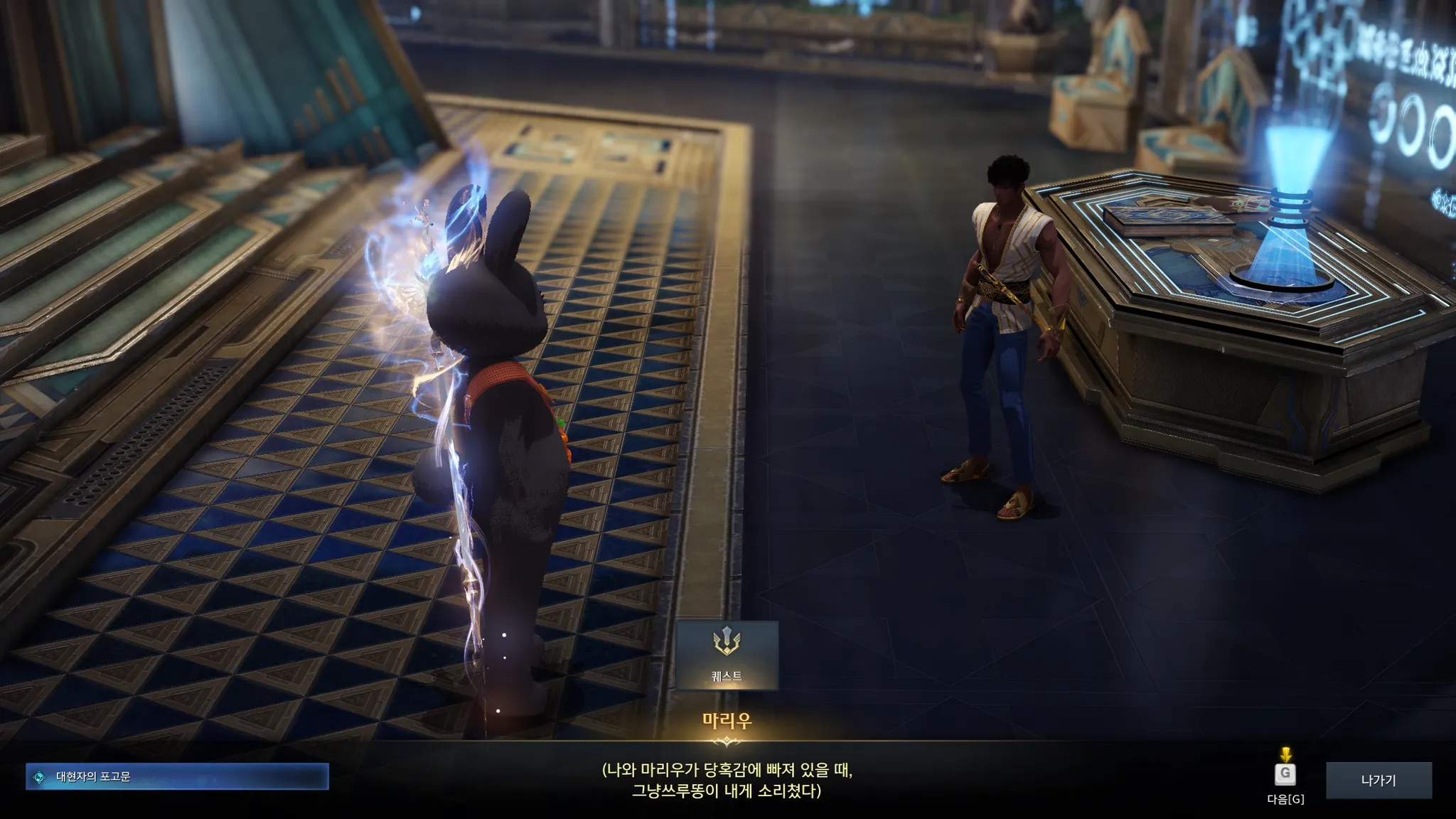Click the 나가기 exit button
This screenshot has height=819, width=1456.
click(1378, 780)
